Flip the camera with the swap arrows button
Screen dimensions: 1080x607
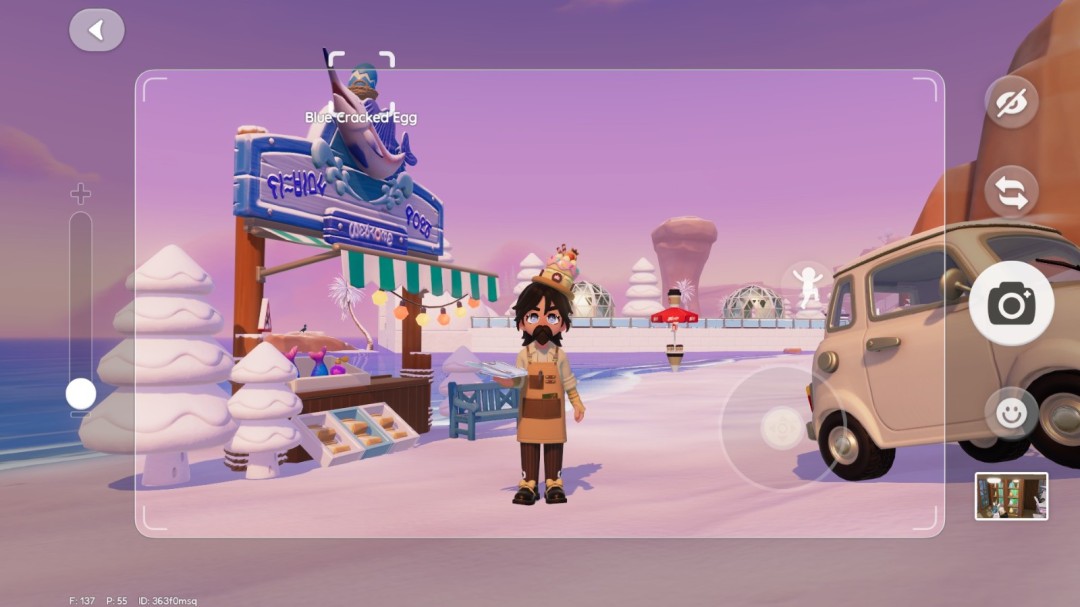1011,192
